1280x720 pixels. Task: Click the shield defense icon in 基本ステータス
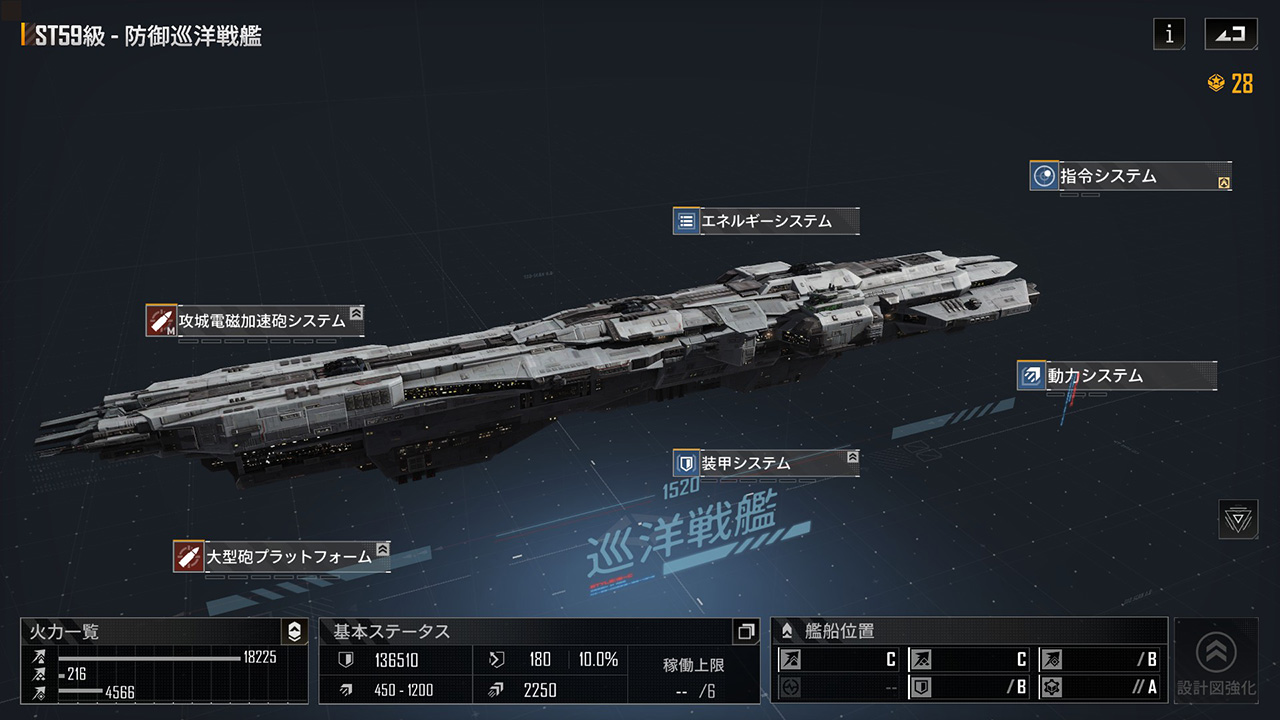pos(345,660)
